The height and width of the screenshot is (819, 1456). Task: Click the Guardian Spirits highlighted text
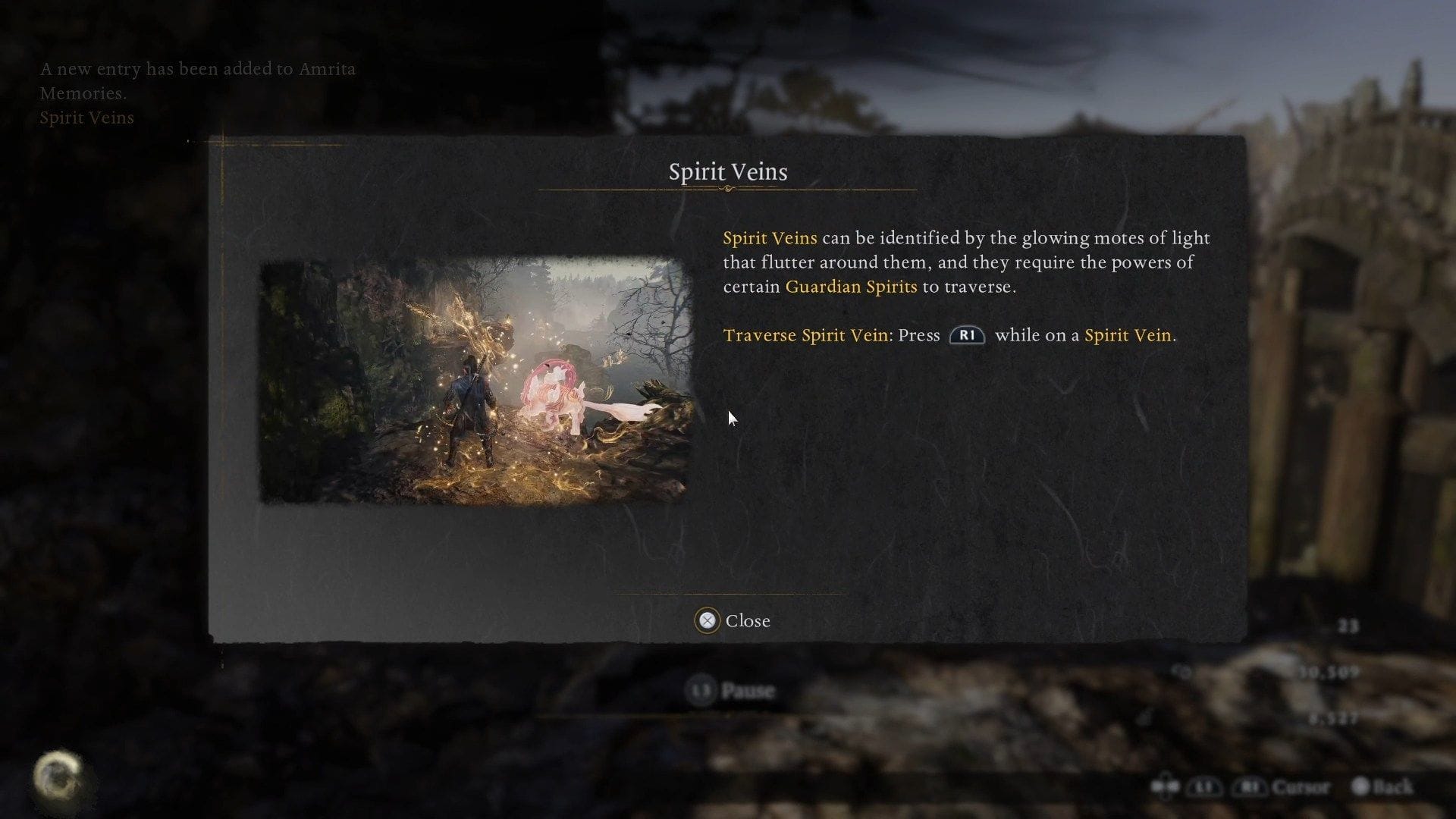coord(851,287)
